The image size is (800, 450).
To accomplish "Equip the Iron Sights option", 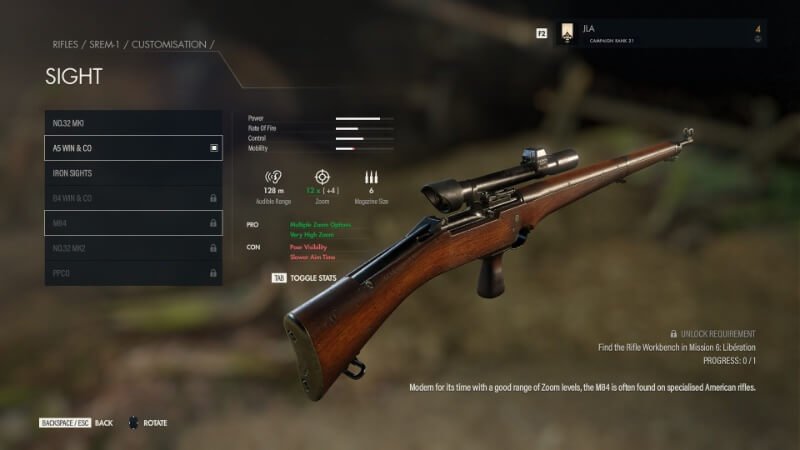I will click(133, 173).
